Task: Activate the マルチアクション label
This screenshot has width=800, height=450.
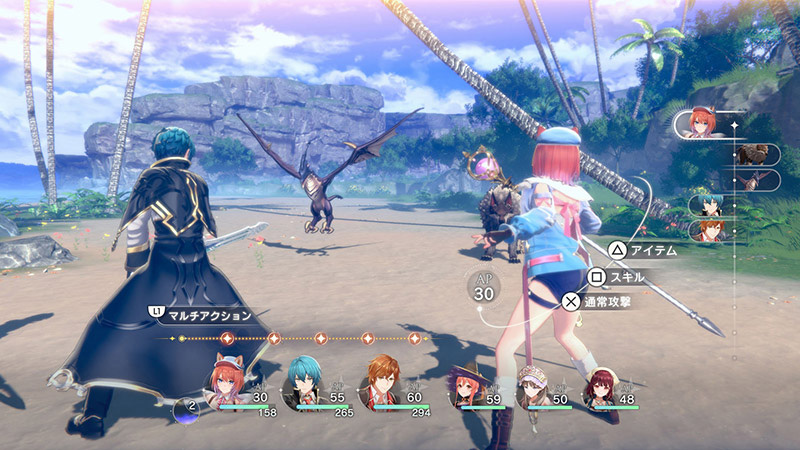Action: [210, 313]
